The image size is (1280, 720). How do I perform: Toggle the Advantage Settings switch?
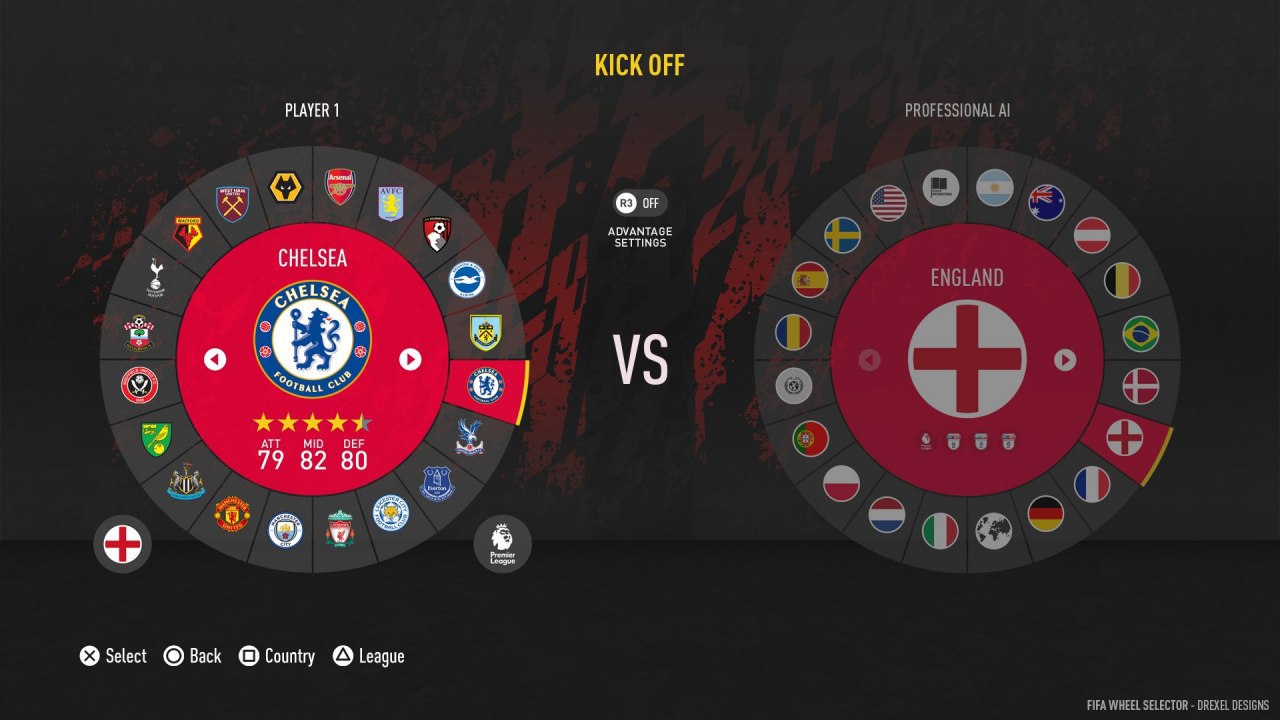(640, 203)
